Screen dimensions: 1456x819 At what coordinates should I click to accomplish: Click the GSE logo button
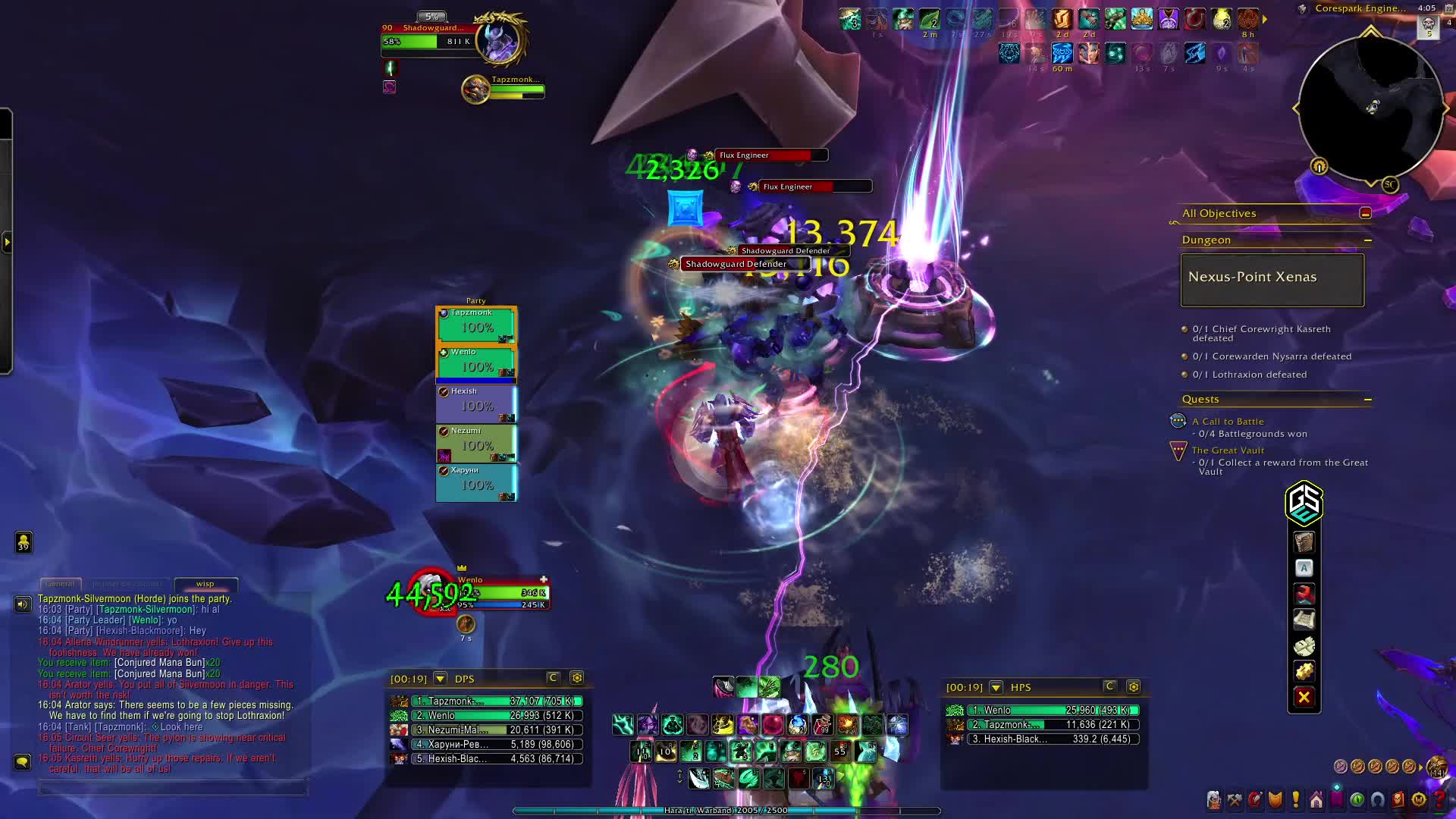pyautogui.click(x=1304, y=503)
